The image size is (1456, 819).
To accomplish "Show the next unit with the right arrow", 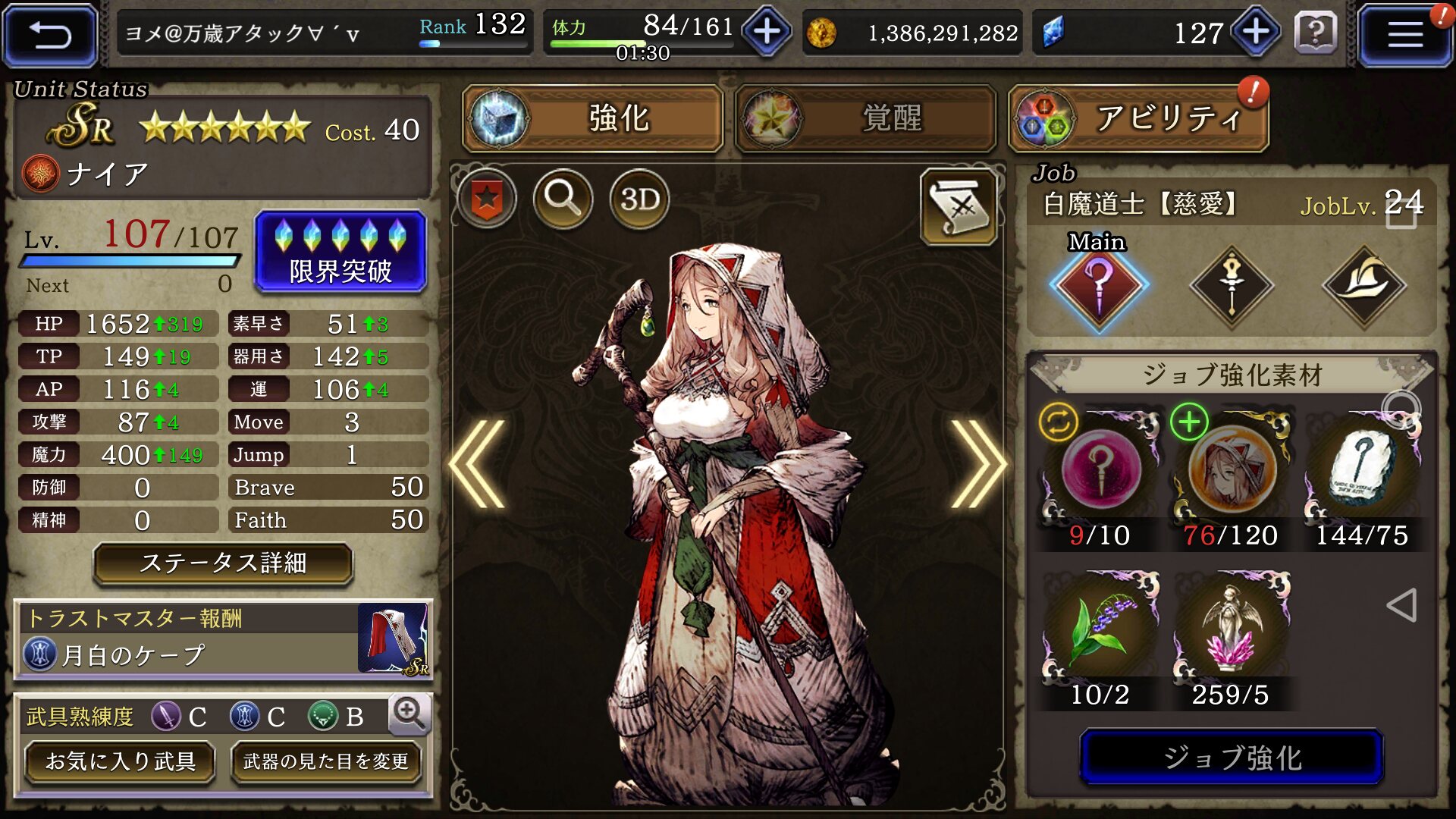I will 977,463.
